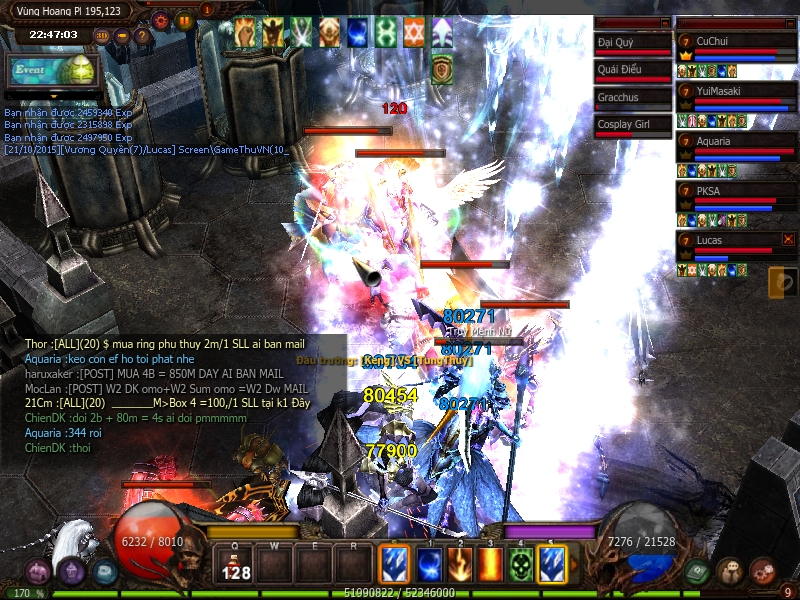Target Cosplay Girl in the list
800x600 pixels.
coord(632,125)
